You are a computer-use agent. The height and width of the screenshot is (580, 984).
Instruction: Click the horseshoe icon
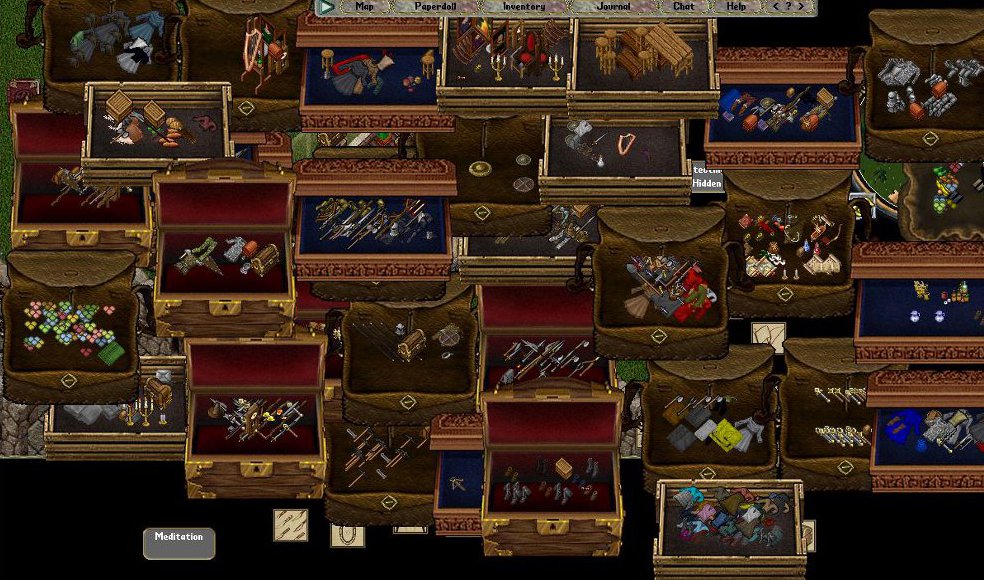[x=347, y=534]
